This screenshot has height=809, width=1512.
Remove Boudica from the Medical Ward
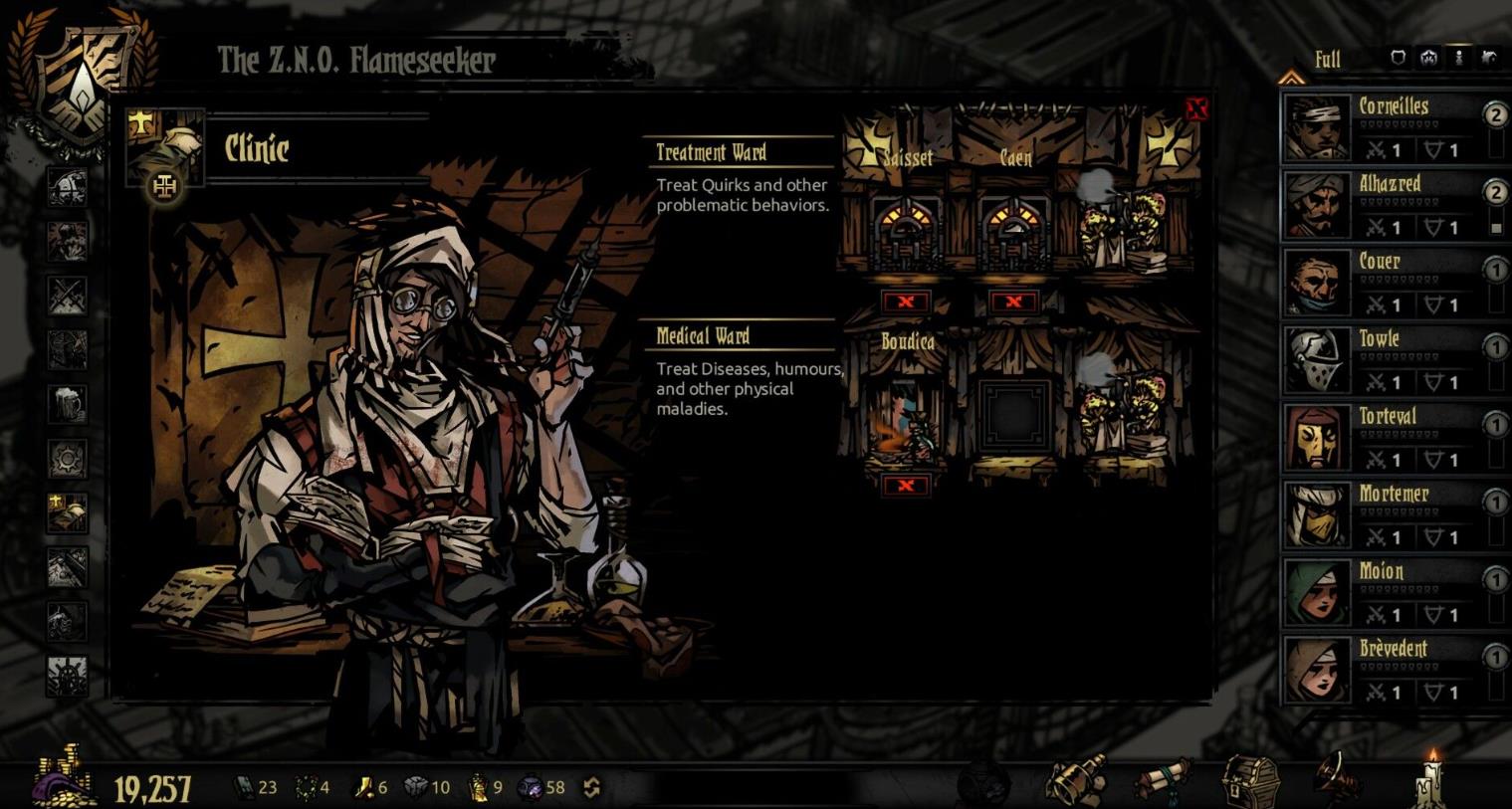pos(906,485)
